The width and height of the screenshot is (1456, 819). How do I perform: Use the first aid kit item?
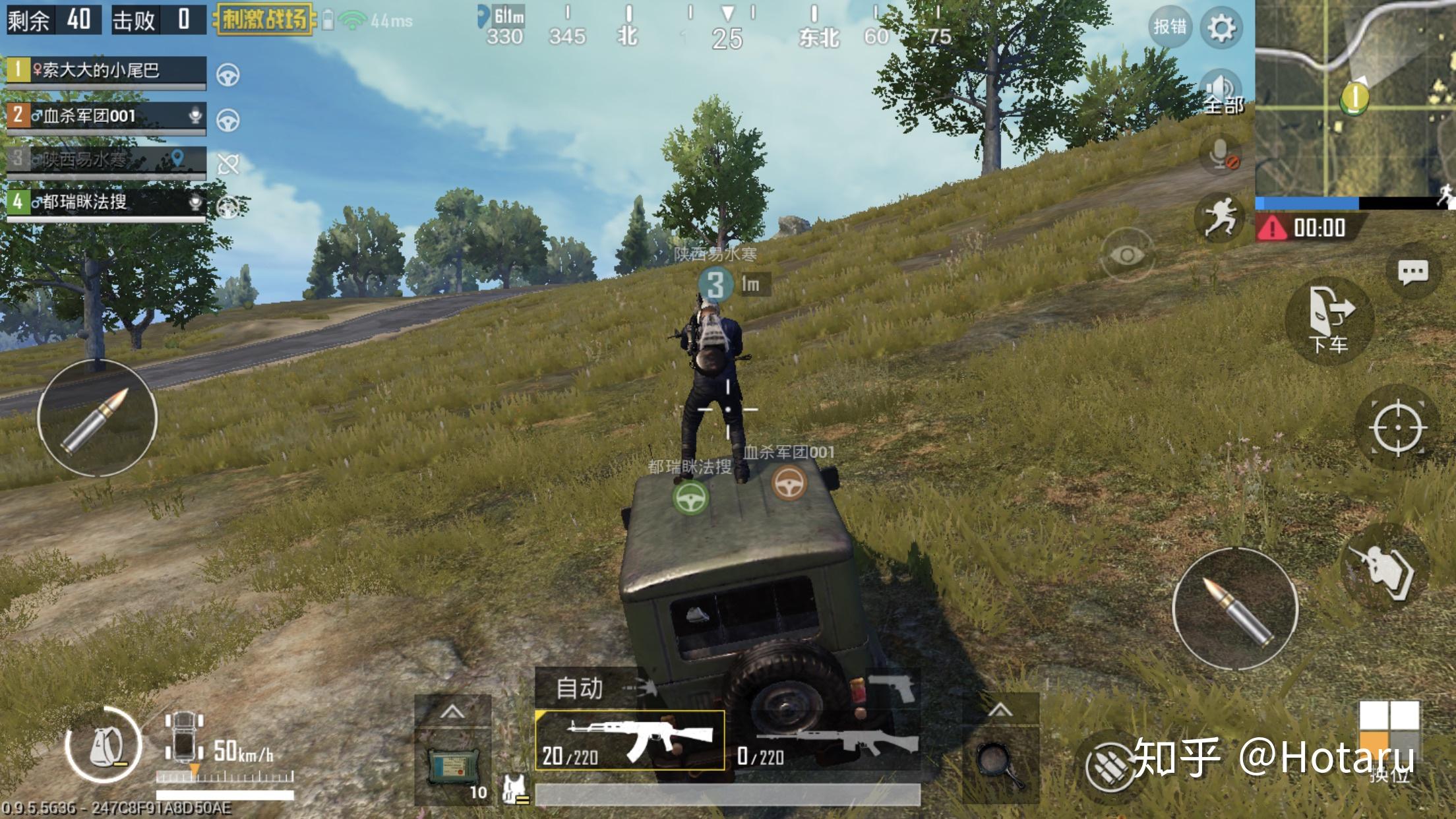452,766
